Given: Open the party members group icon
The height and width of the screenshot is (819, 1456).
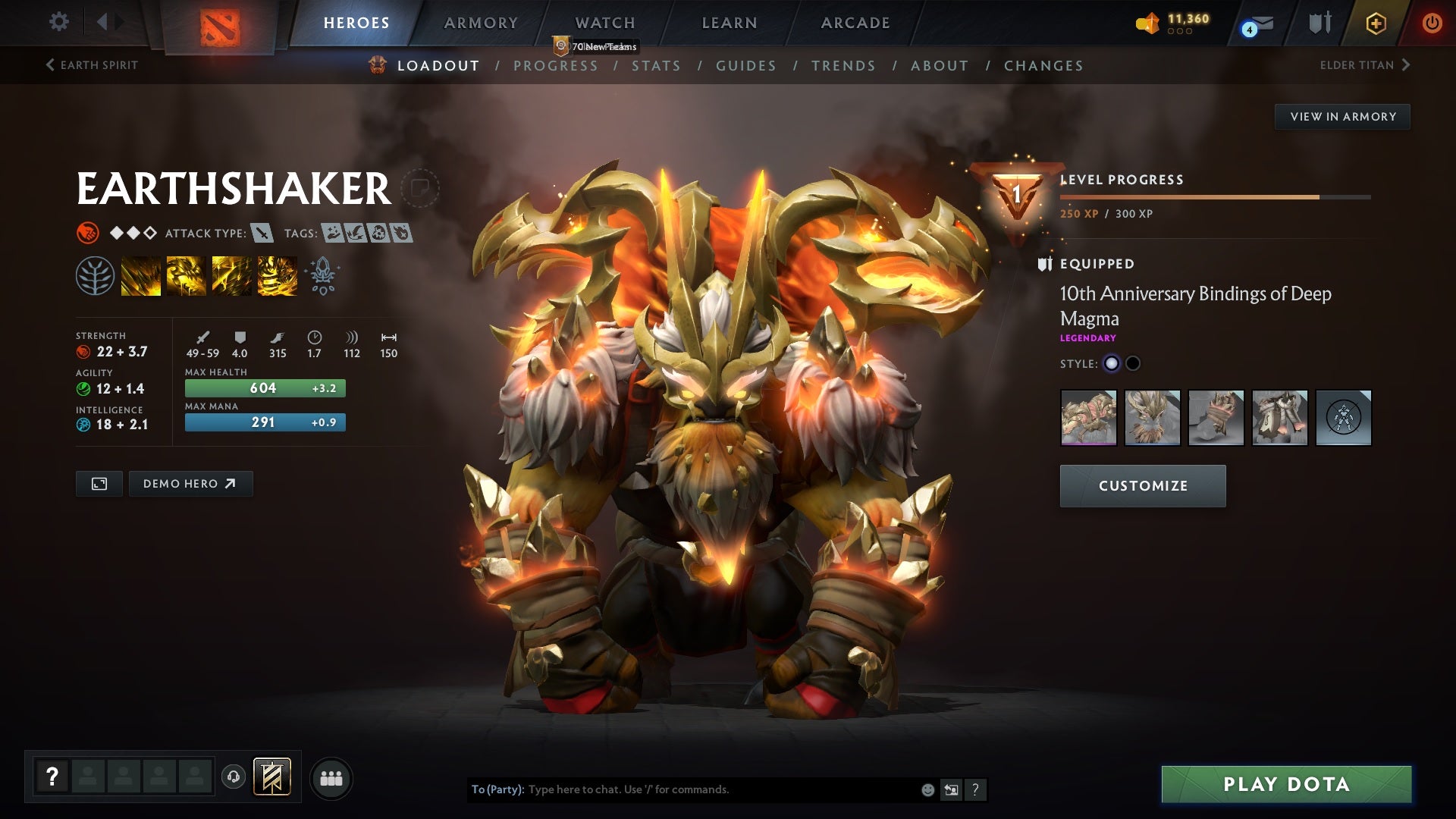Looking at the screenshot, I should click(x=331, y=778).
